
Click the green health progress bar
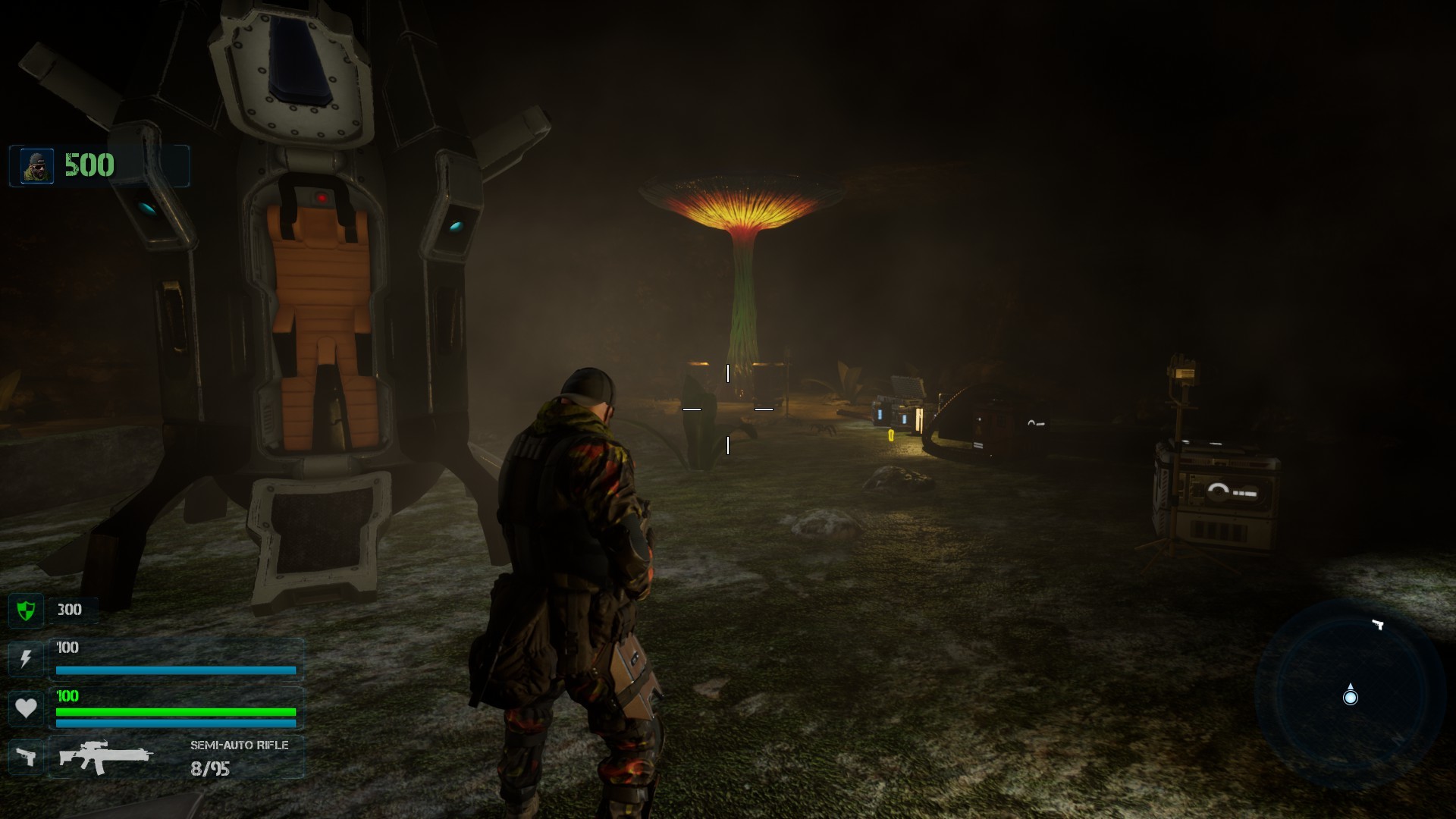[174, 712]
